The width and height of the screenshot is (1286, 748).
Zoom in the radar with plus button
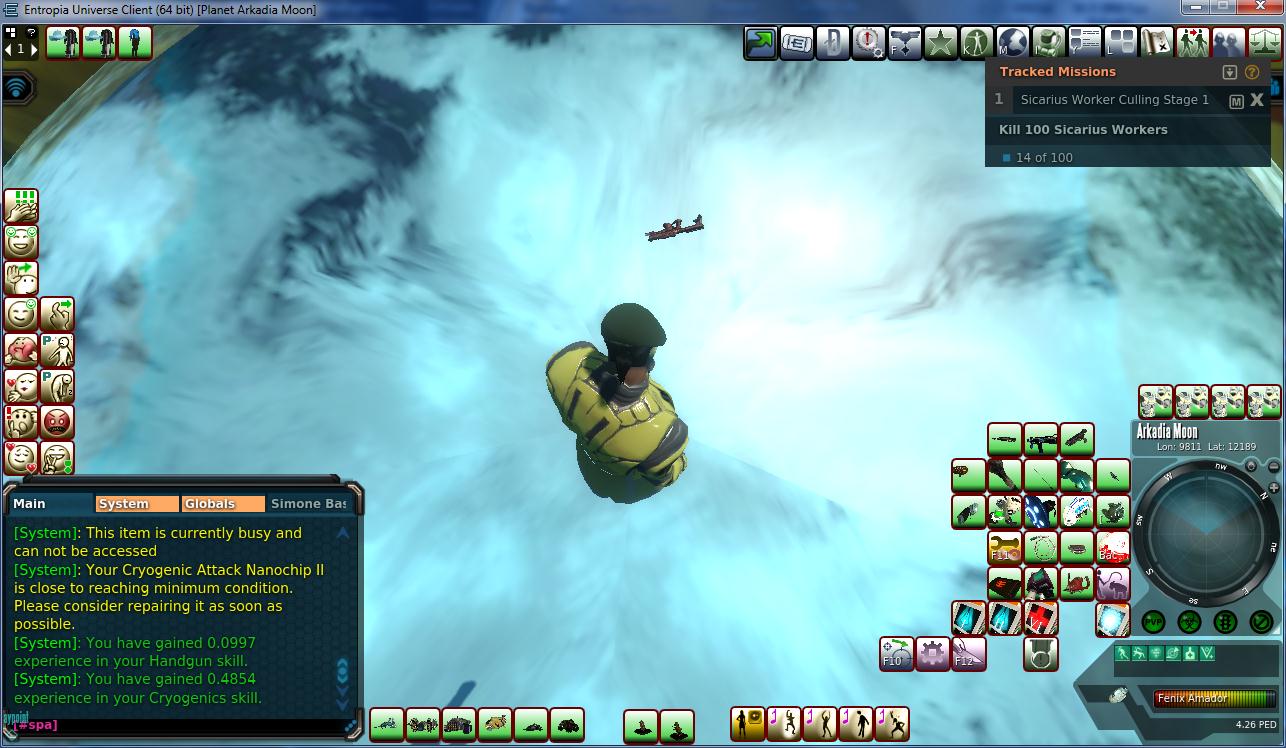pyautogui.click(x=1273, y=488)
